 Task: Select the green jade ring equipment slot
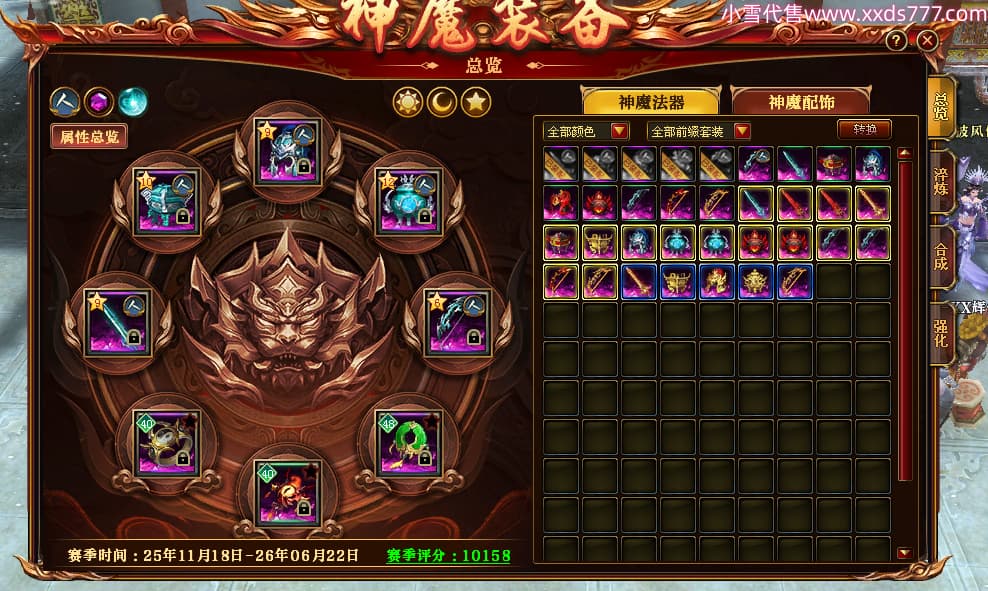409,442
